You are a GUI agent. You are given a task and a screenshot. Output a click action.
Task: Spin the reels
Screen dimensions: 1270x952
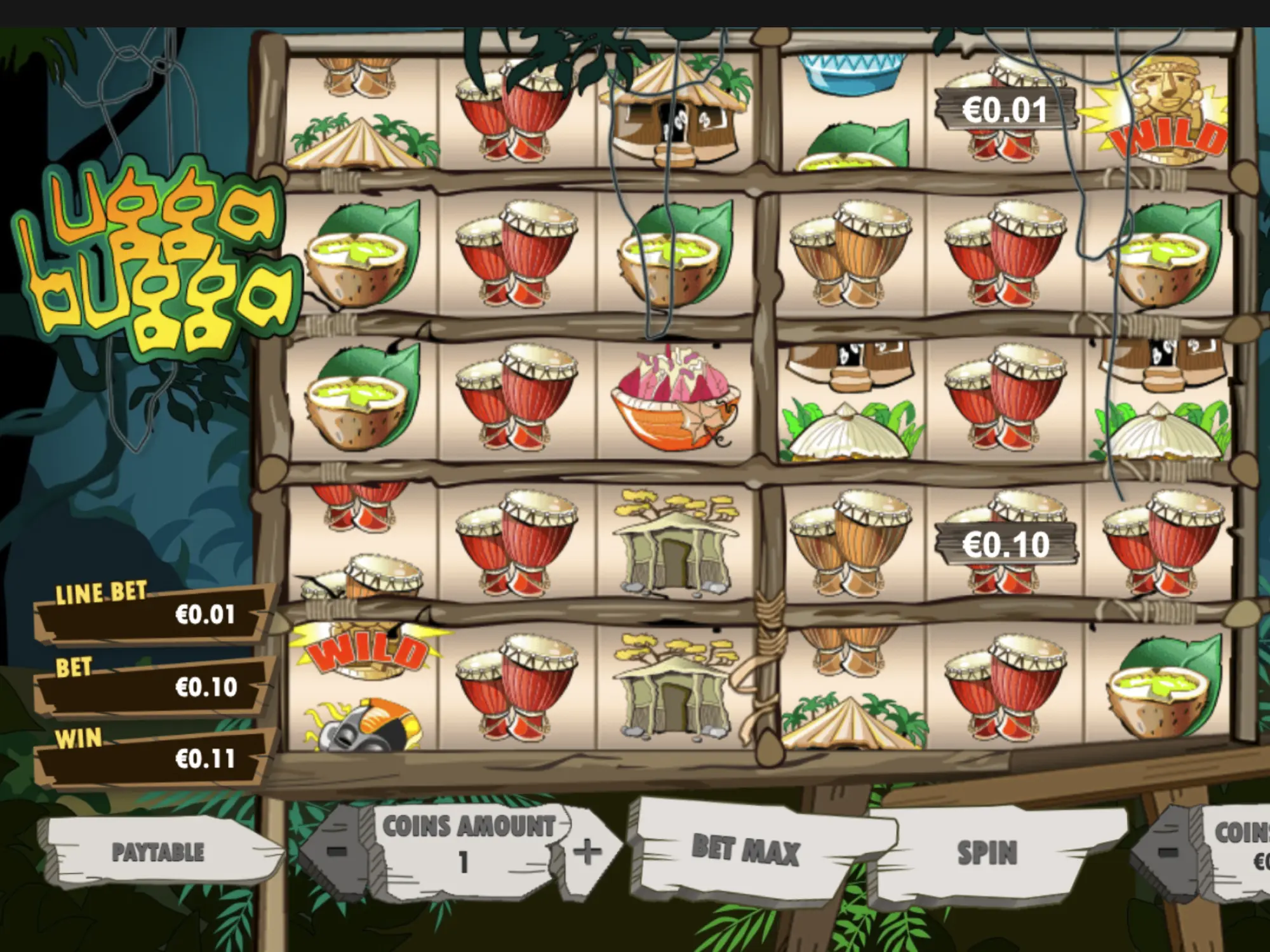tap(986, 852)
